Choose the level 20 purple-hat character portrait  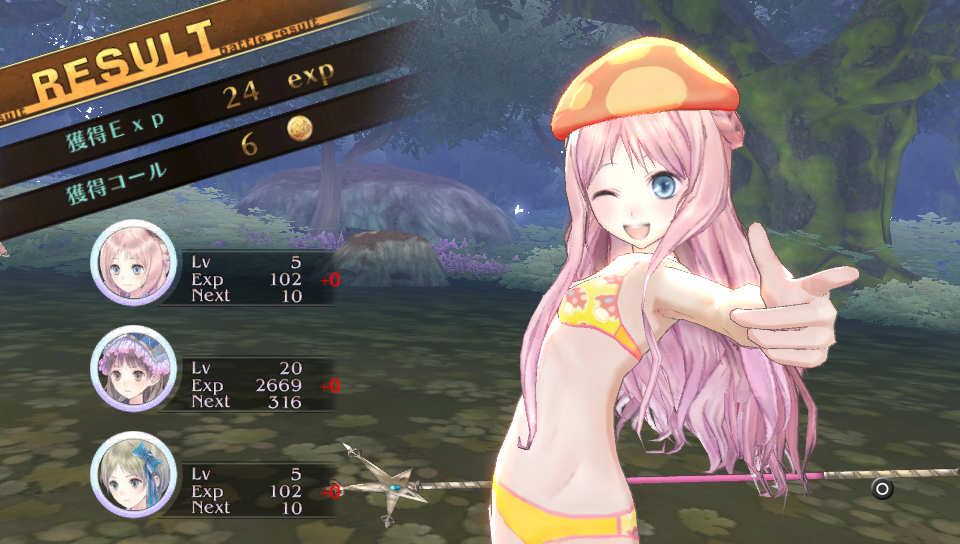click(x=128, y=369)
